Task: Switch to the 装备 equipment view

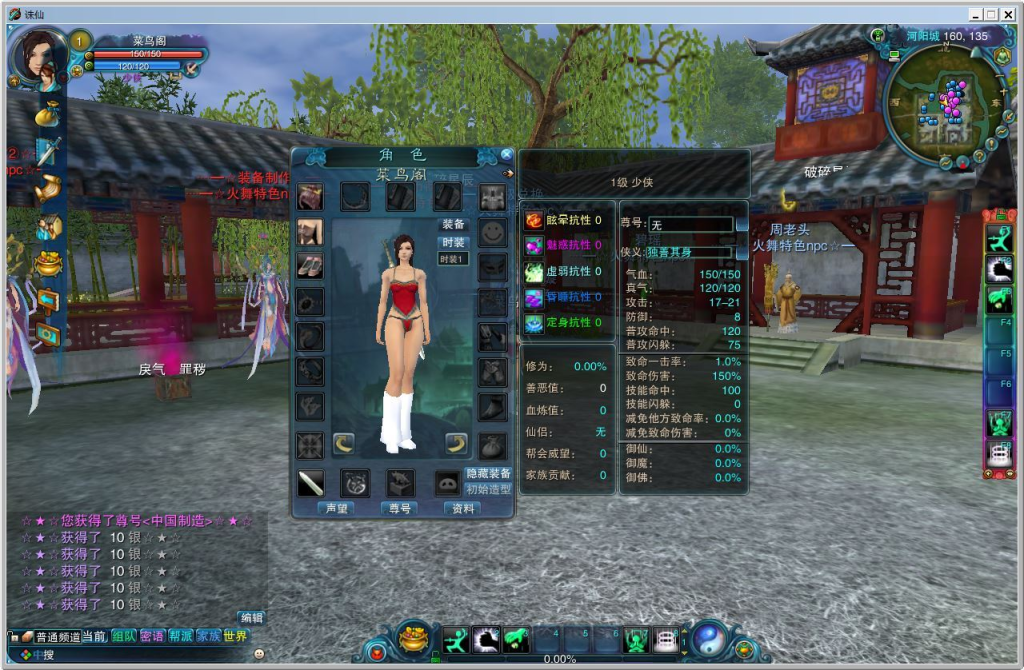Action: 453,225
